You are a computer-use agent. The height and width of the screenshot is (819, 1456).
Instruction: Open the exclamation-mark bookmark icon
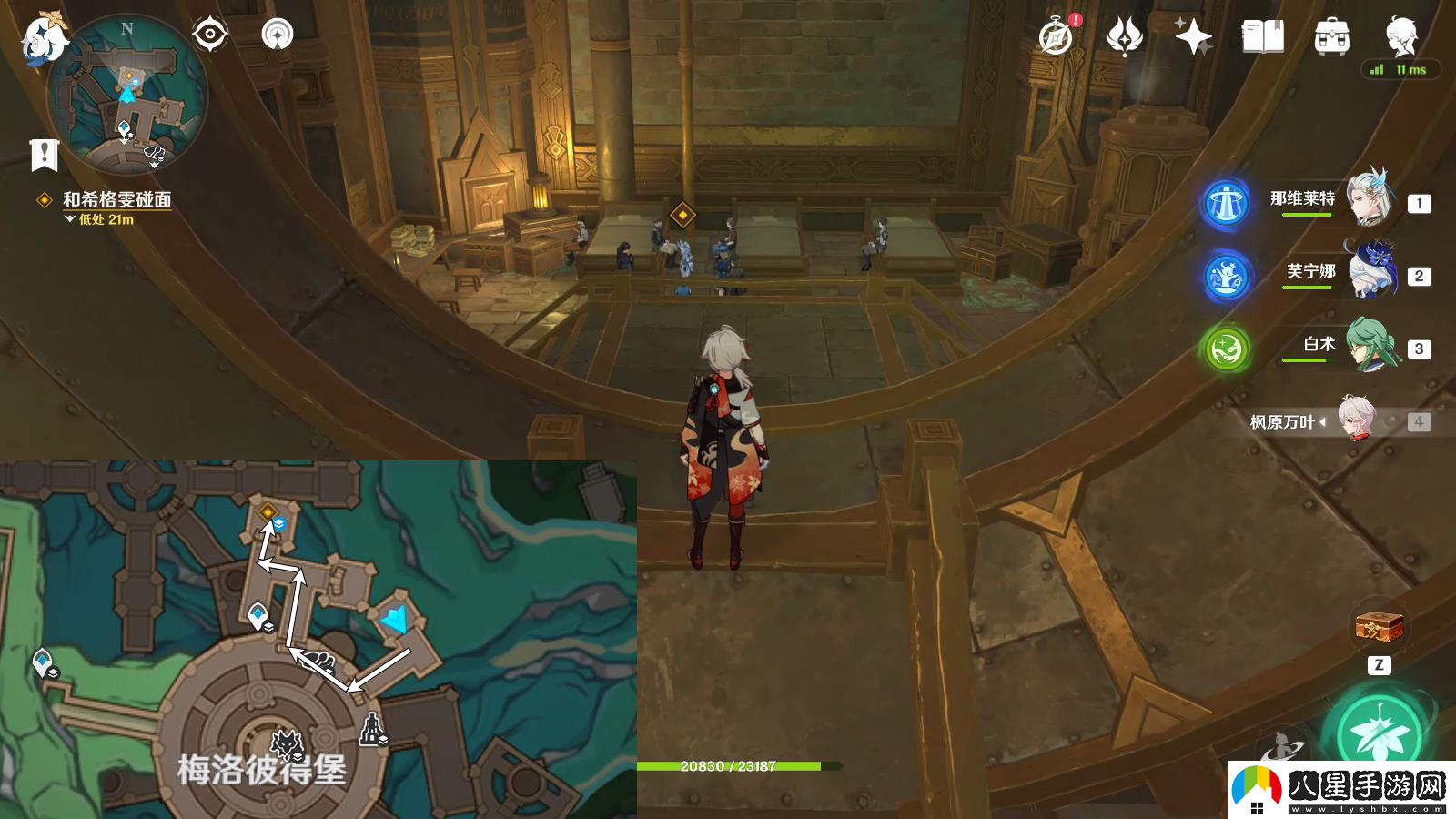point(44,155)
